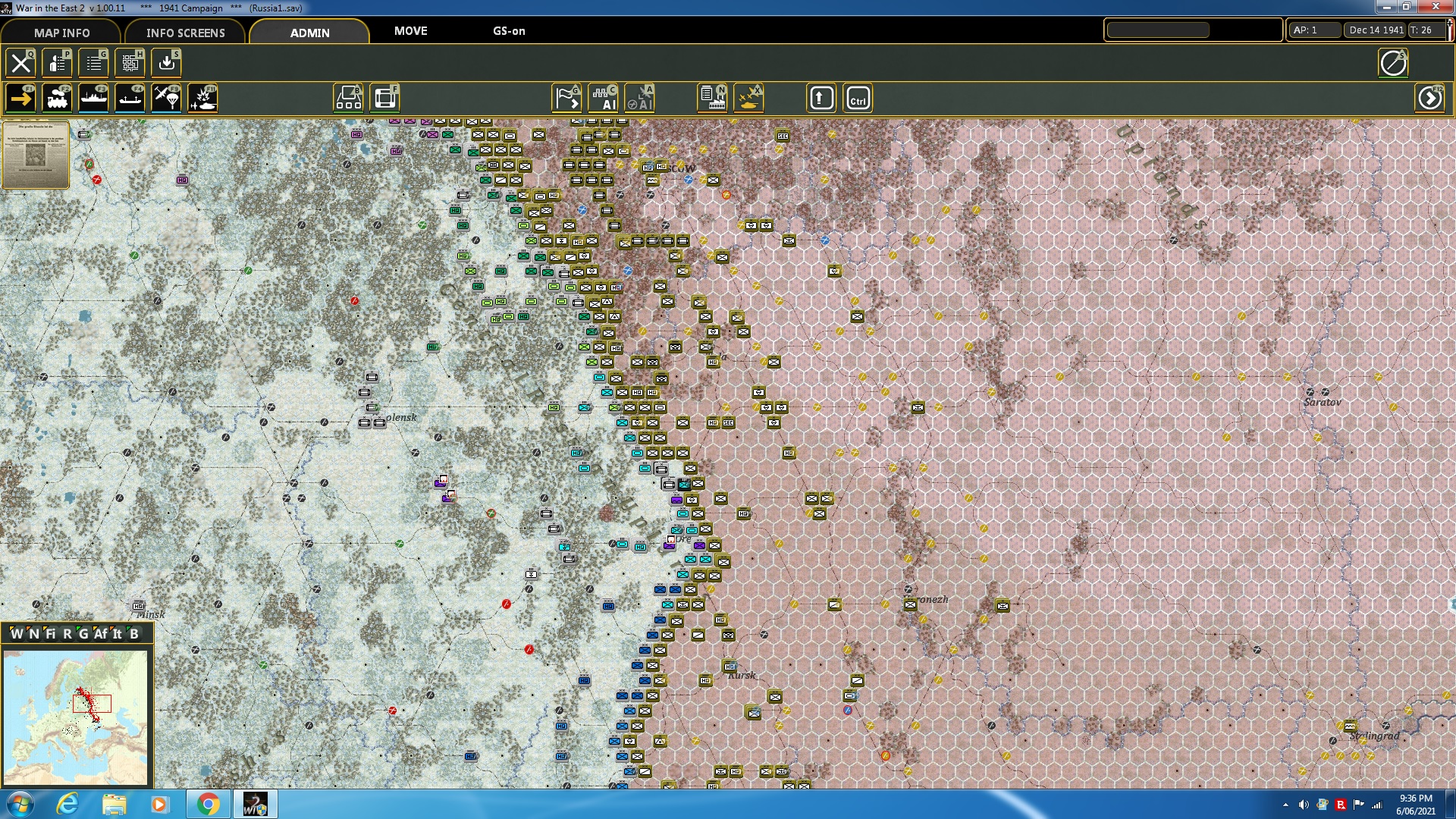The width and height of the screenshot is (1456, 819).
Task: Open the save game icon labeled S
Action: pos(166,63)
